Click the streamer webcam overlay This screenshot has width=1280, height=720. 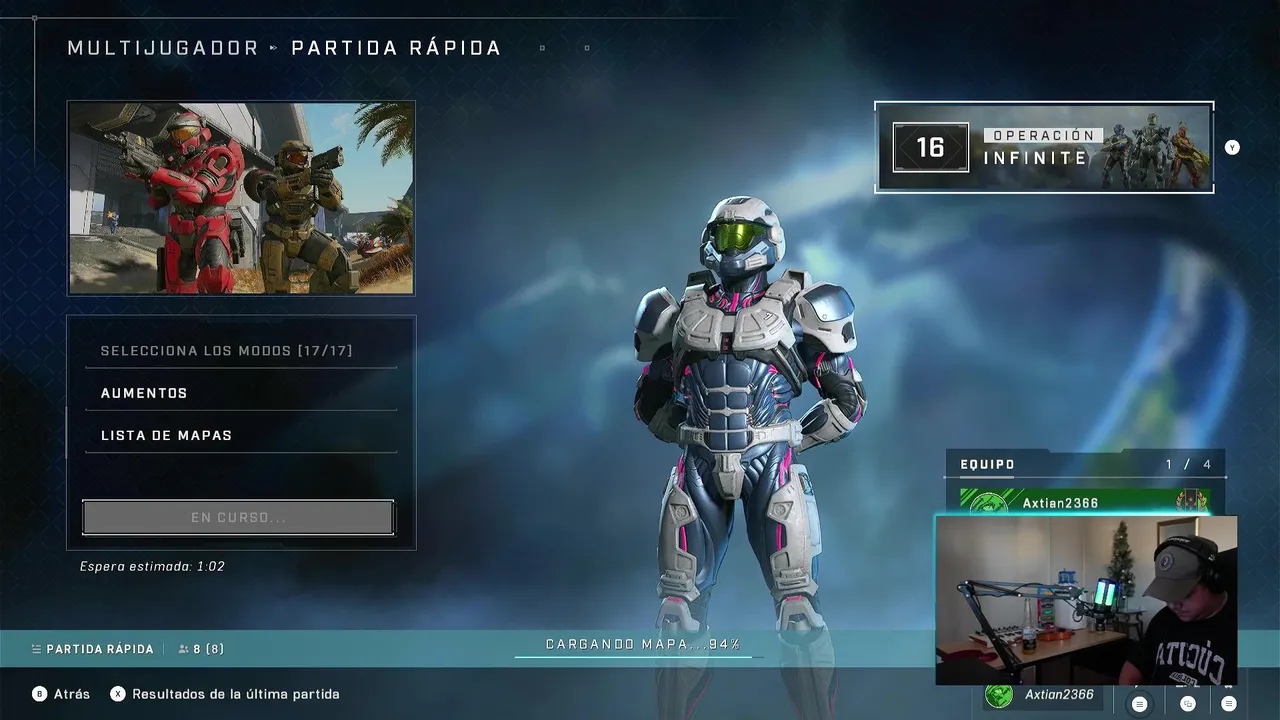(x=1086, y=600)
